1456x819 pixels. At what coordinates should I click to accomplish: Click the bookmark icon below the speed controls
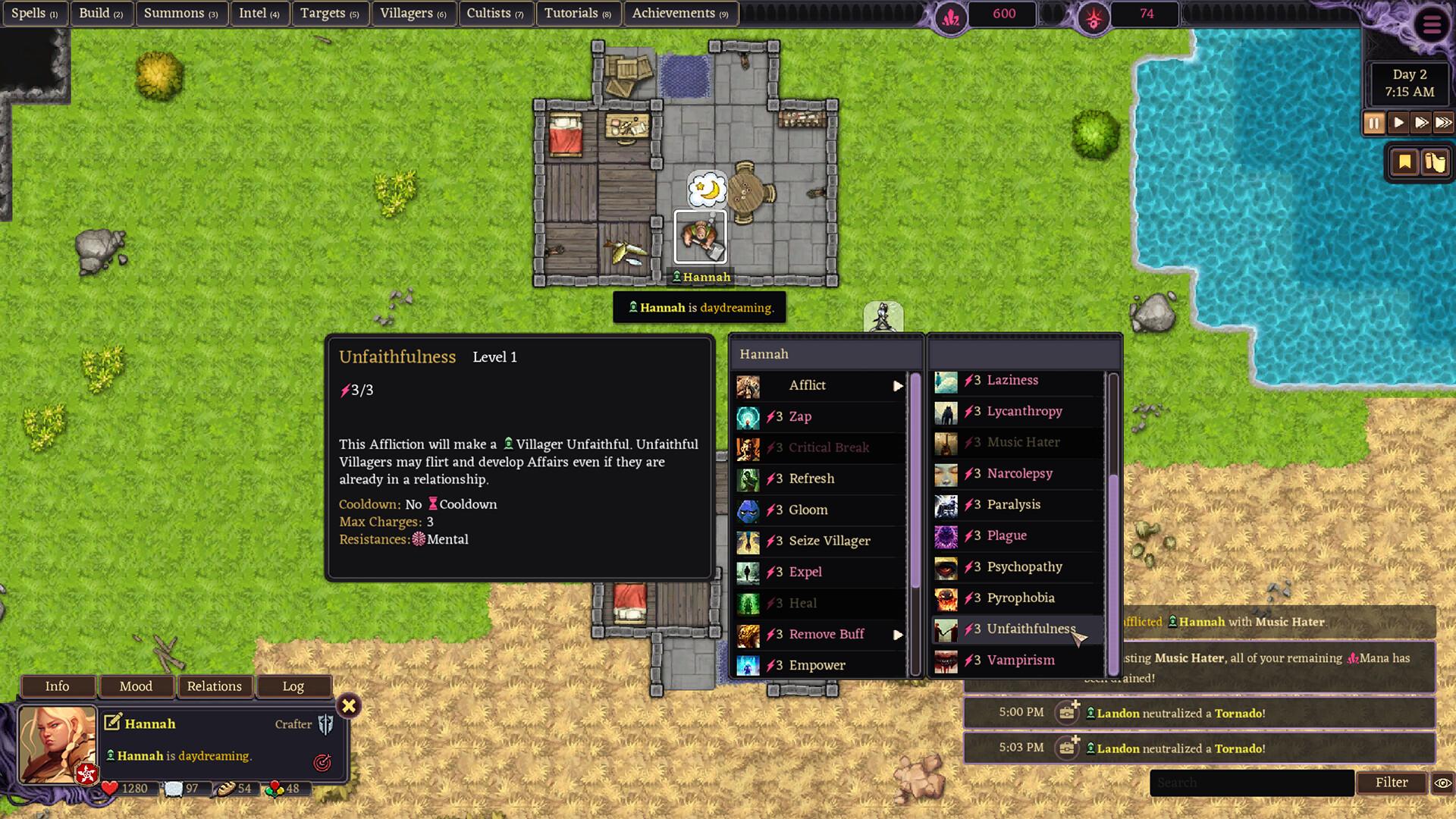(x=1405, y=162)
